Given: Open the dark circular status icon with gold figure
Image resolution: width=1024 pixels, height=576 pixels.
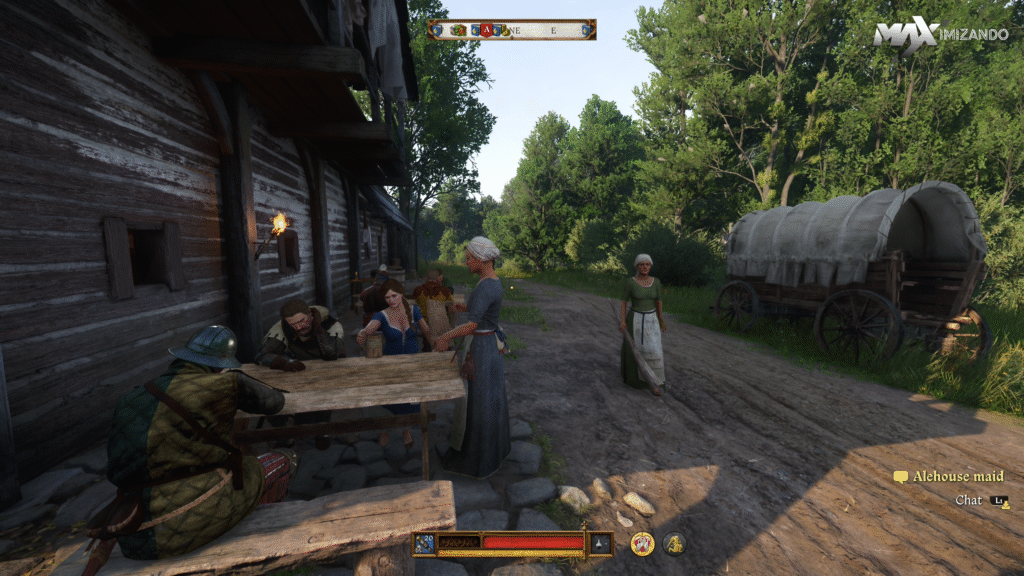Looking at the screenshot, I should [674, 543].
